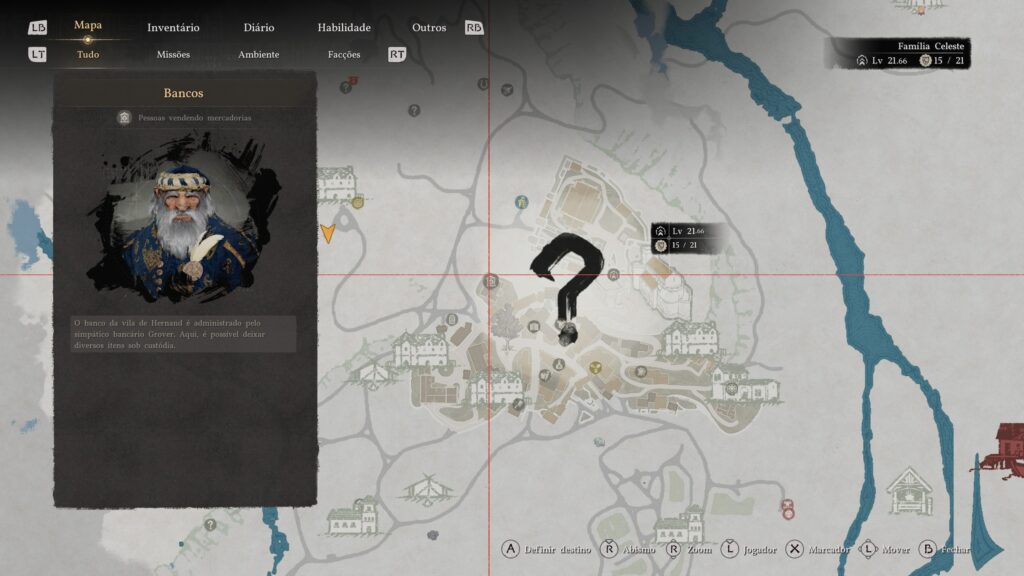1024x576 pixels.
Task: Show the Tudo map filter
Action: click(x=88, y=55)
